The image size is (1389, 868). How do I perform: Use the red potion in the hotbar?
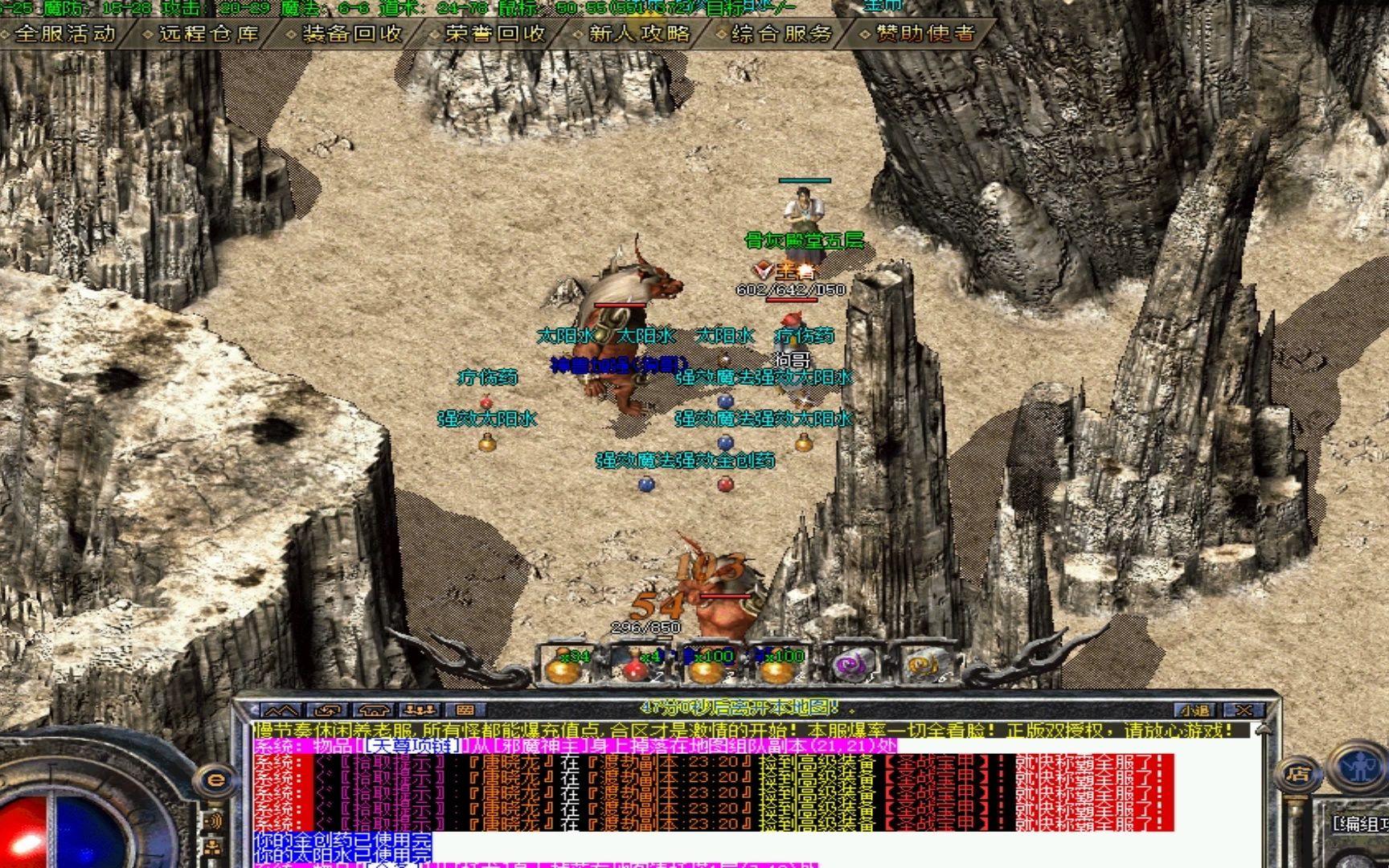point(635,665)
